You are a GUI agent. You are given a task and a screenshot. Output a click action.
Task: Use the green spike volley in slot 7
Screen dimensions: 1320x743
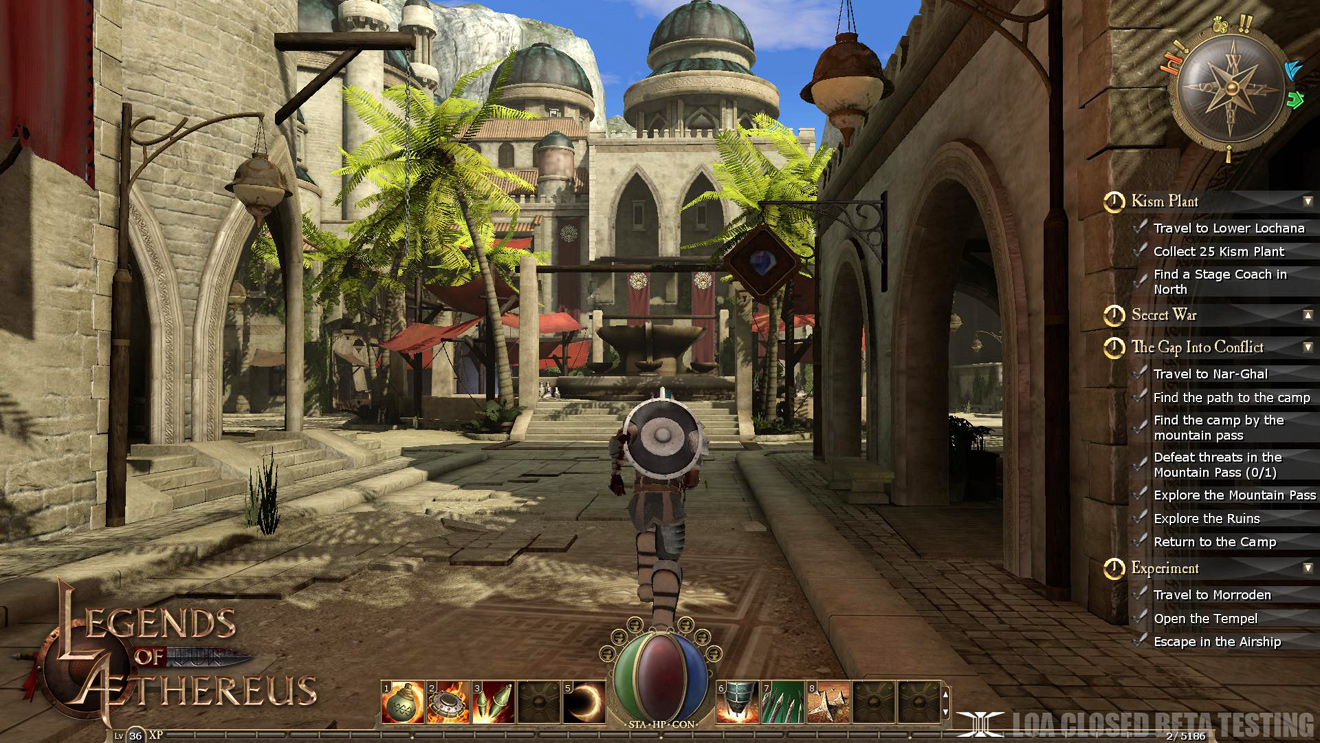click(782, 702)
